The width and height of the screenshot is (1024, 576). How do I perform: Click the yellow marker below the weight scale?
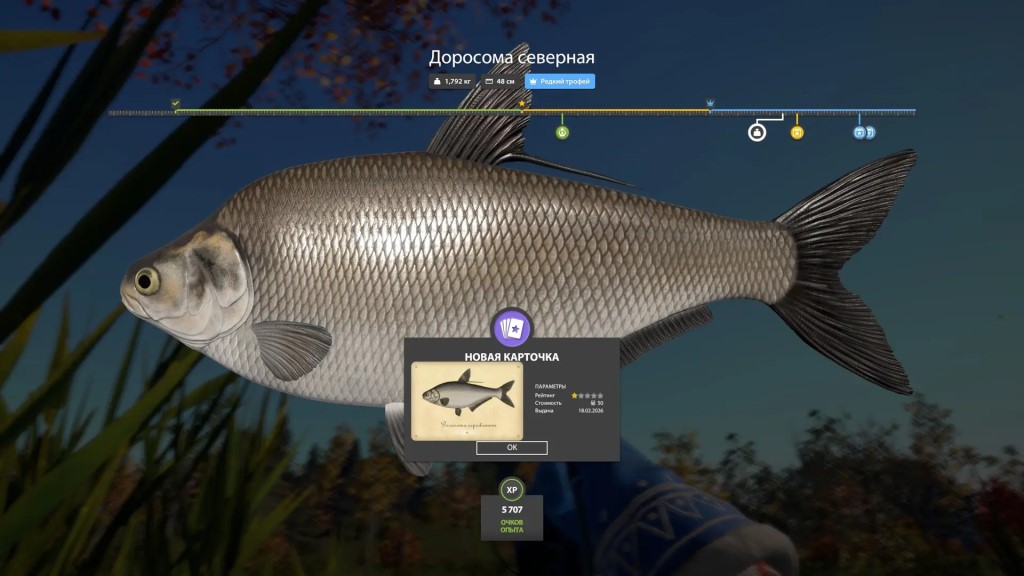pos(797,132)
